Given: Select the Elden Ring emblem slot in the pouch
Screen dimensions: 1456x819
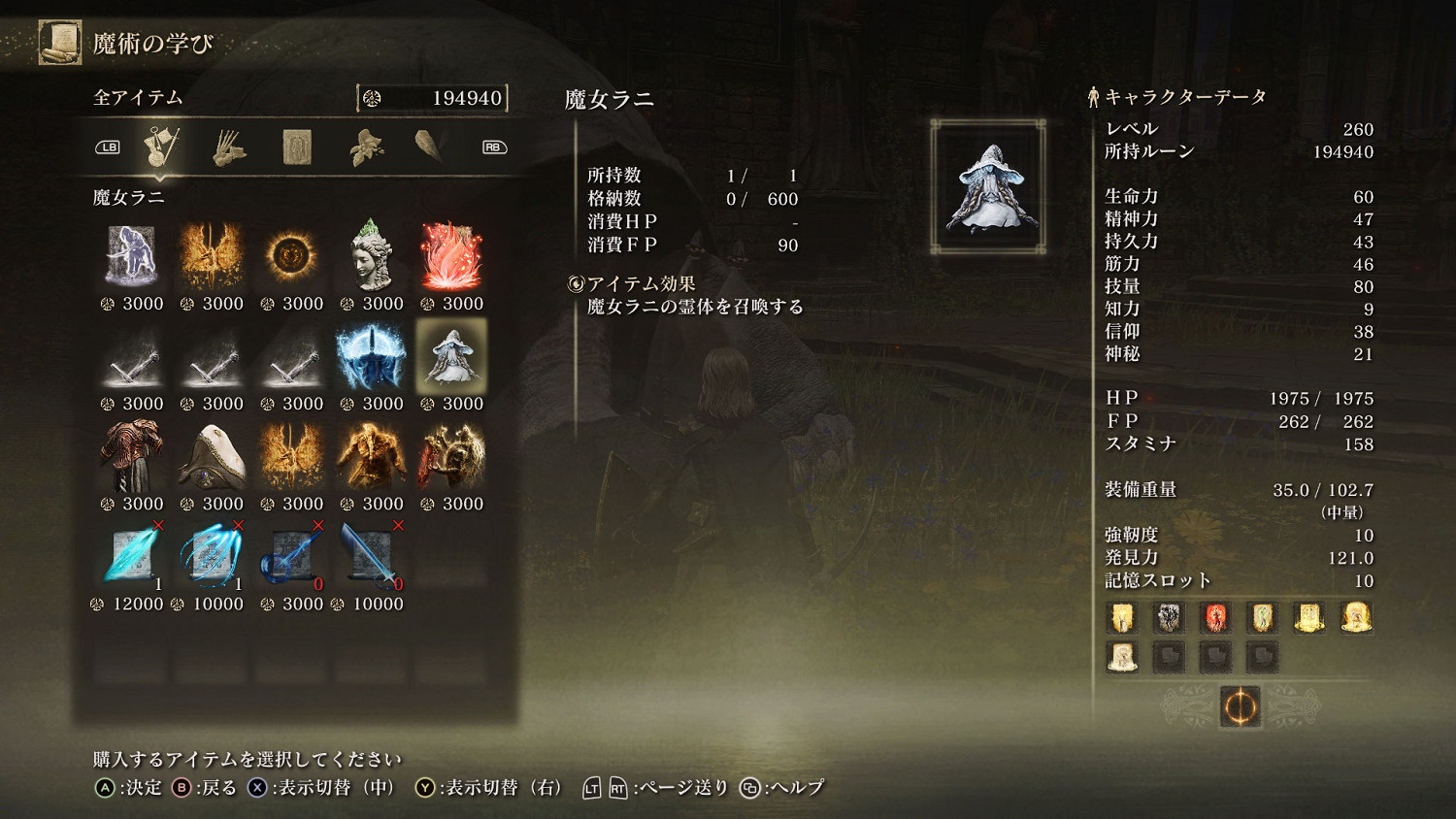Looking at the screenshot, I should [x=1240, y=707].
